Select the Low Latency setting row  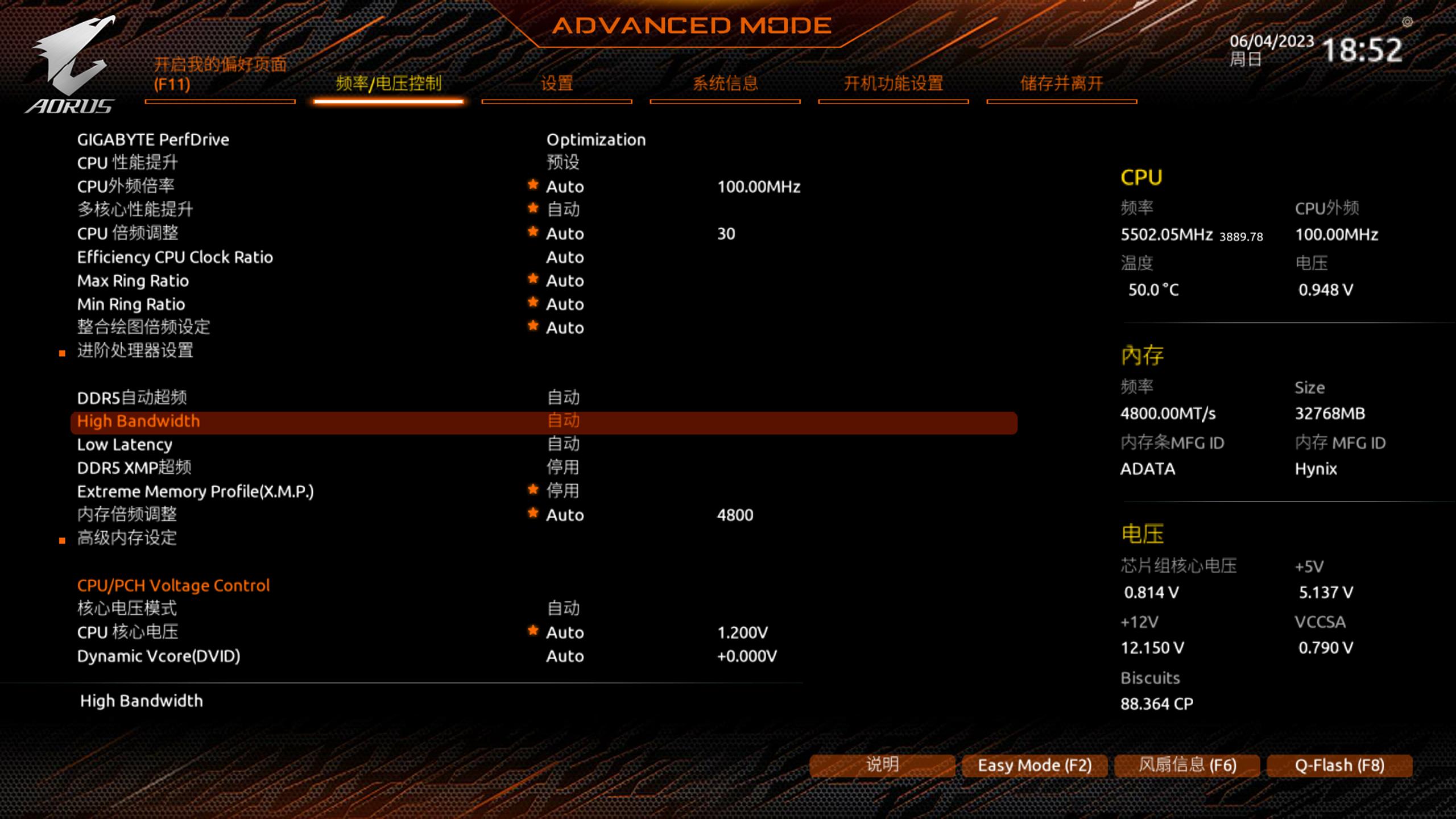pos(125,445)
